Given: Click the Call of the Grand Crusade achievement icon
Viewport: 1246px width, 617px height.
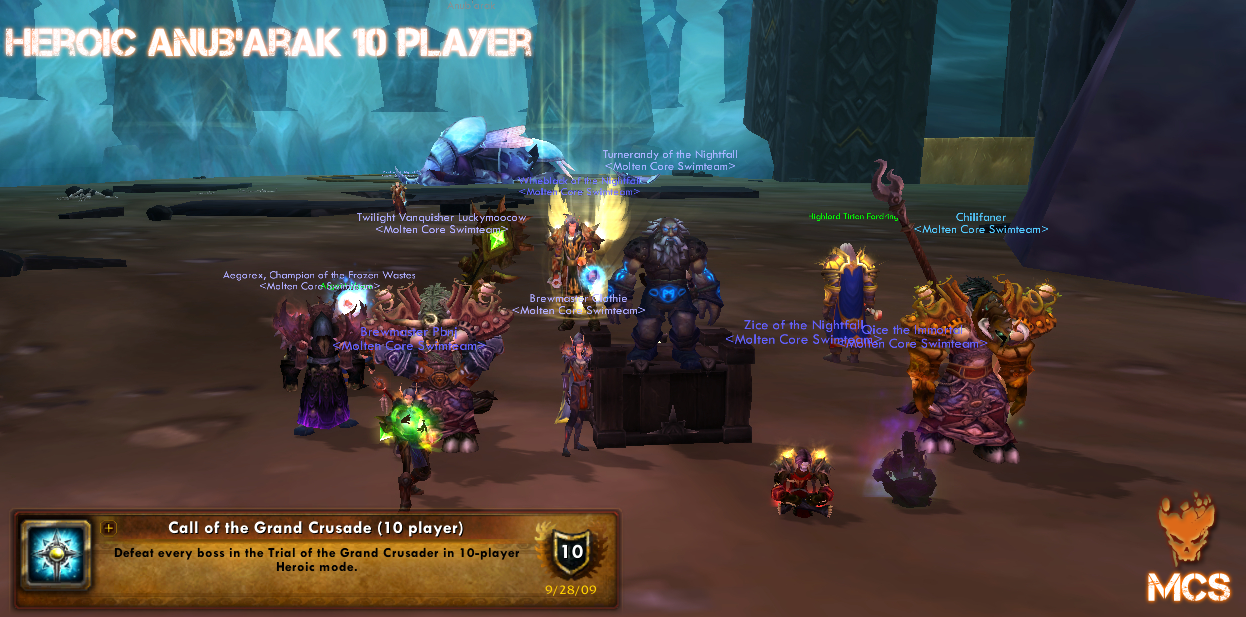Looking at the screenshot, I should coord(55,555).
